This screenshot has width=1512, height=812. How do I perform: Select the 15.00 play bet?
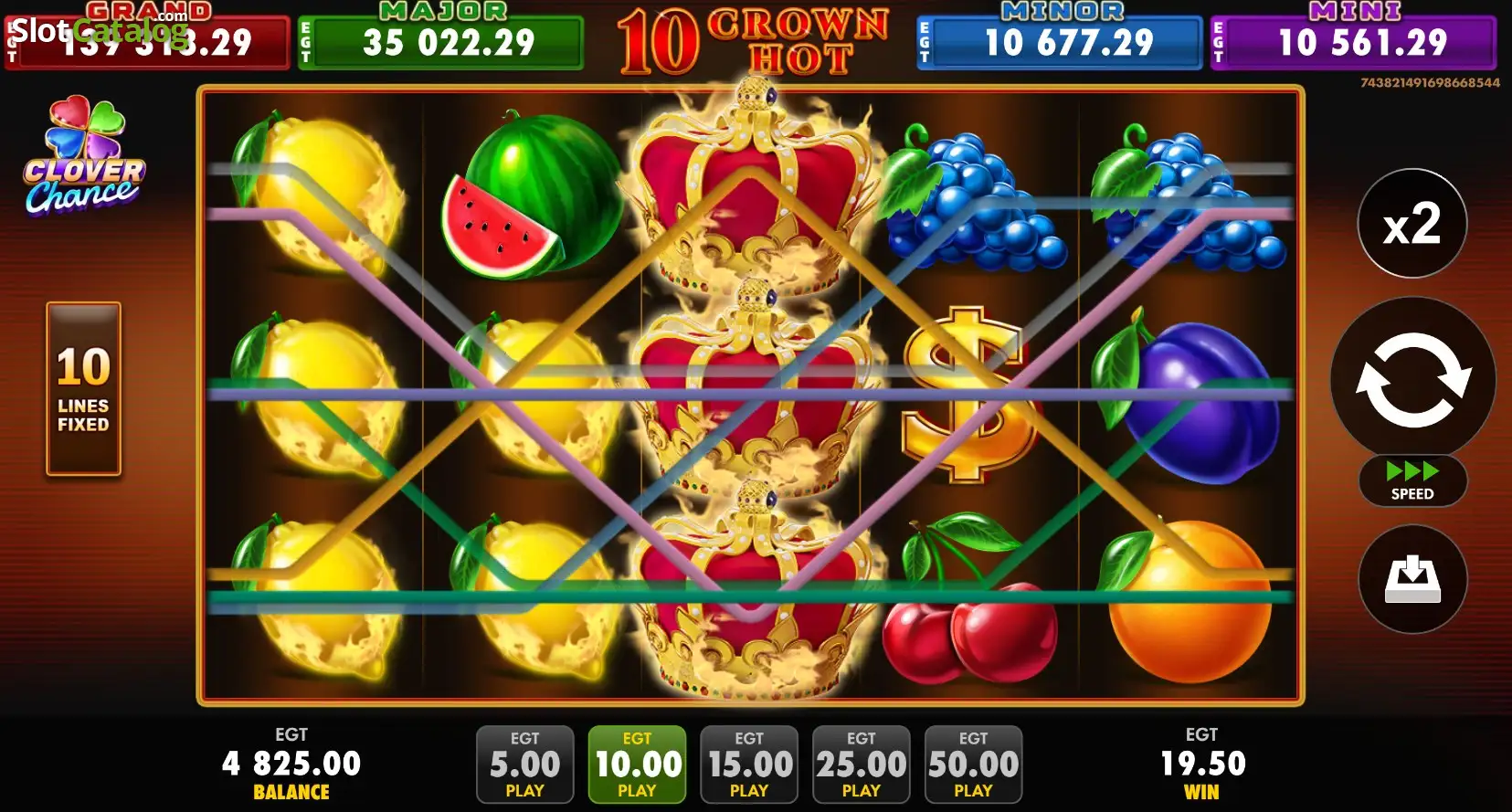(749, 765)
